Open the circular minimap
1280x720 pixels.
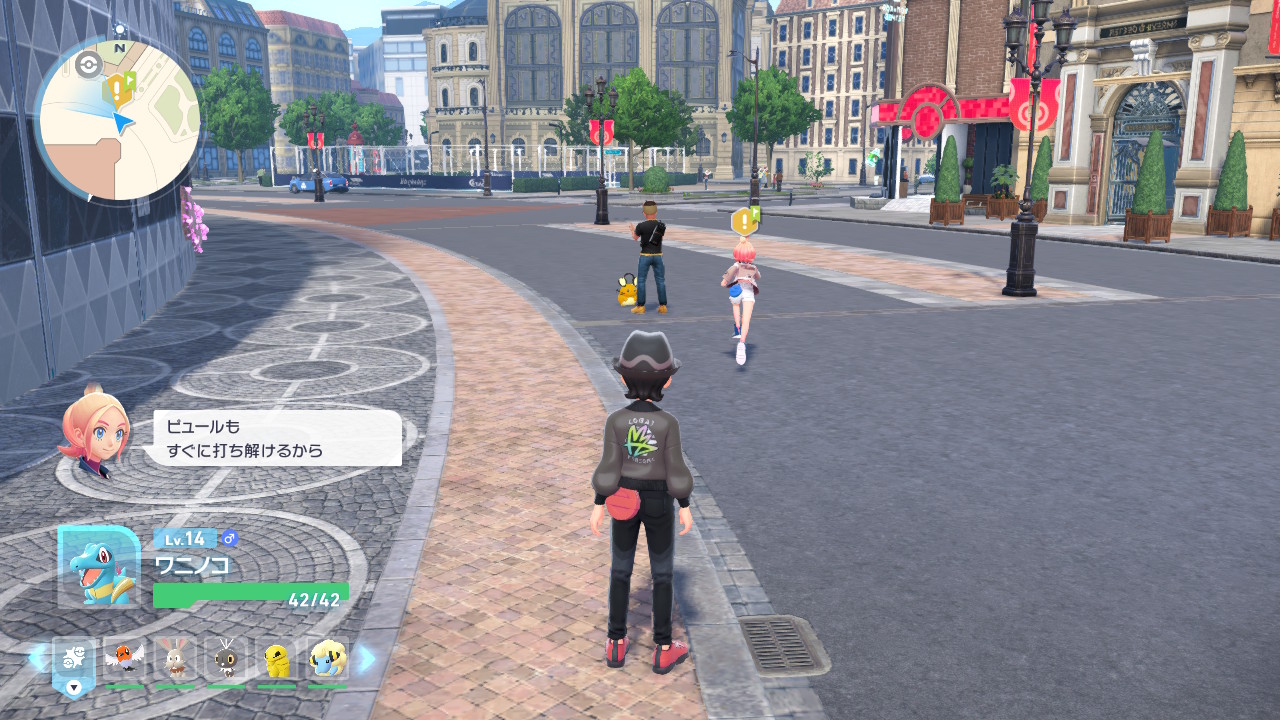pyautogui.click(x=118, y=120)
